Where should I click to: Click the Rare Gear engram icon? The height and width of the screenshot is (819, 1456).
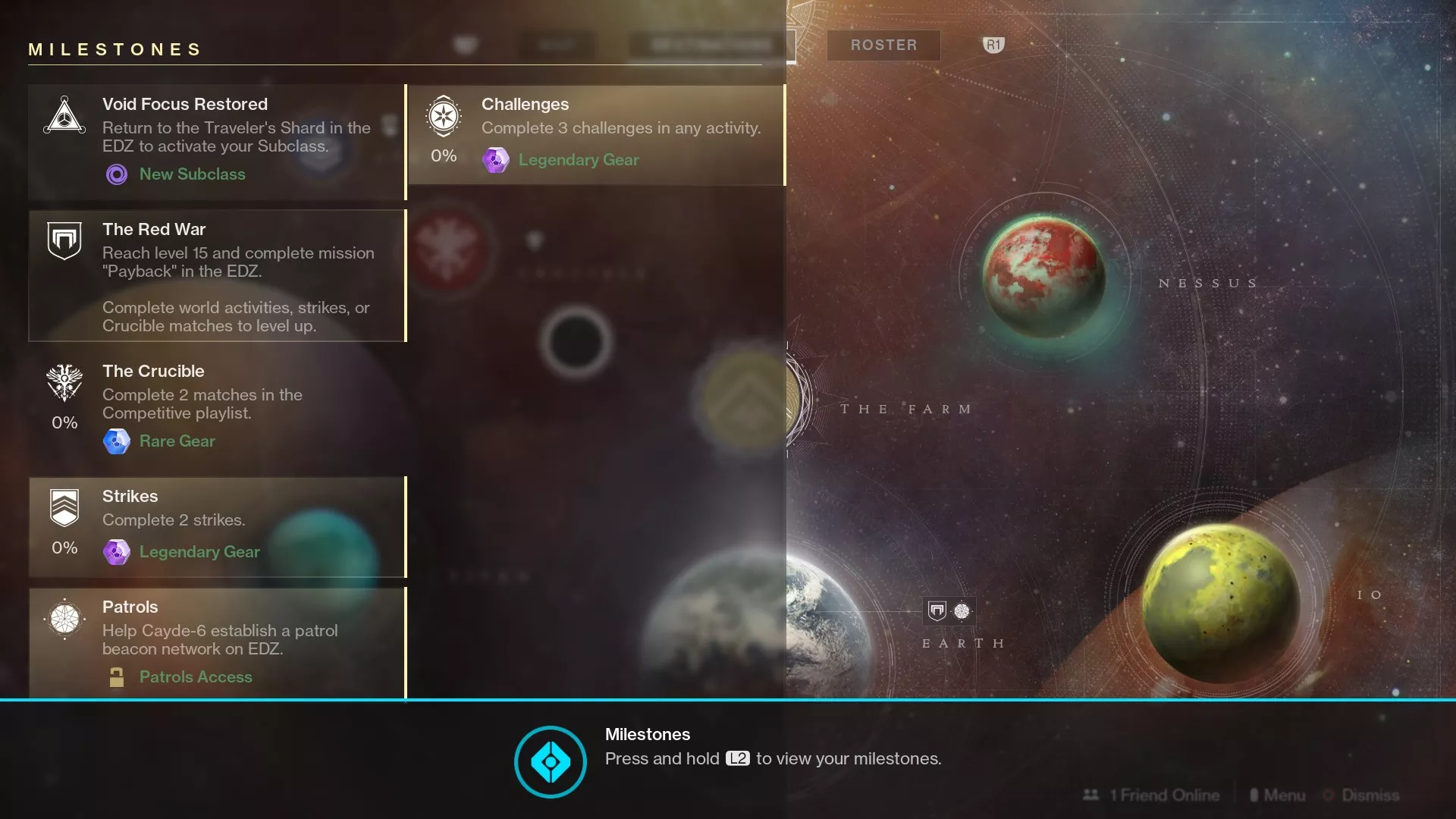pos(118,441)
